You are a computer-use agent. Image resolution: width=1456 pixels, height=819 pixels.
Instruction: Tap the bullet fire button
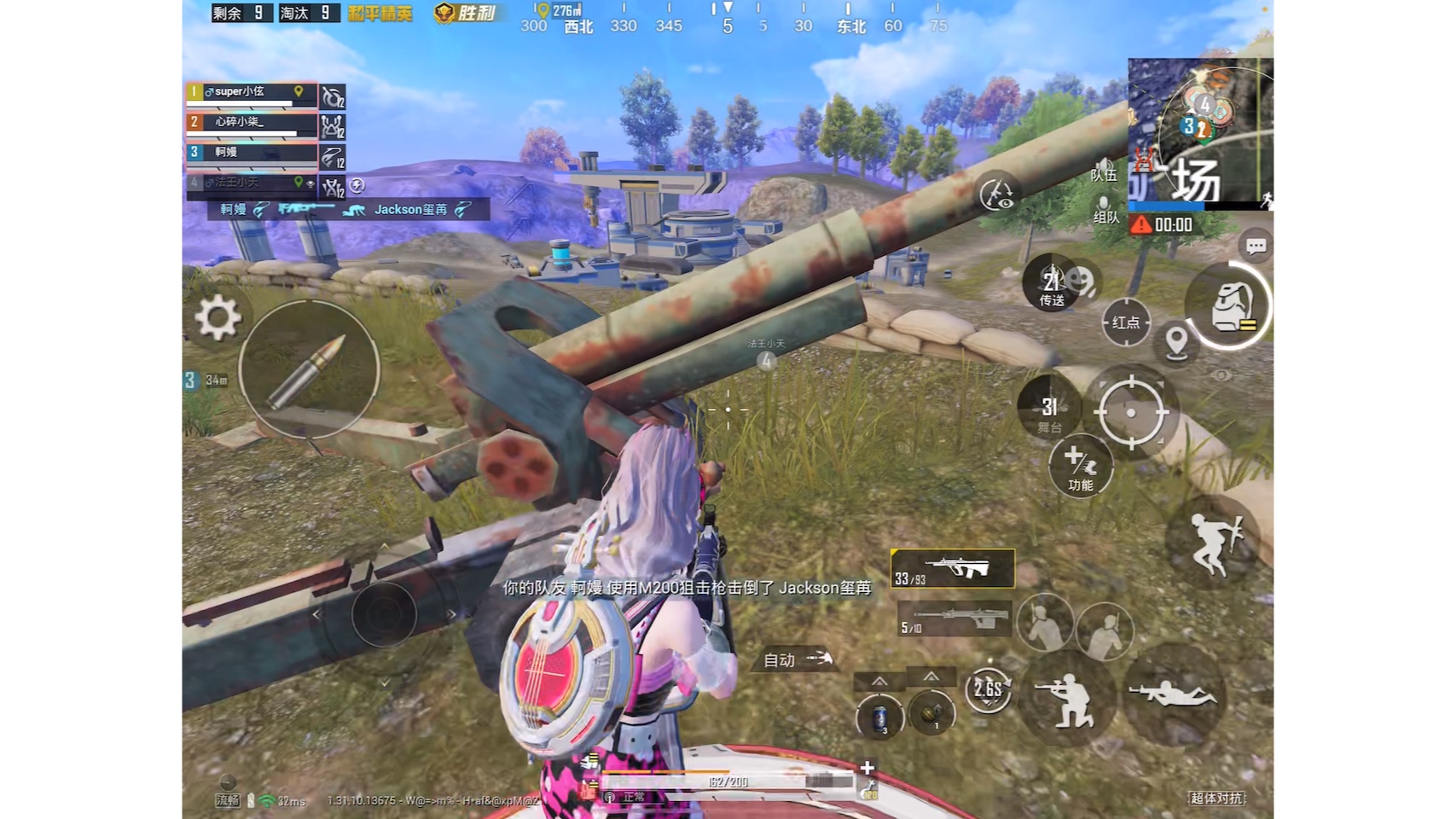pyautogui.click(x=309, y=369)
